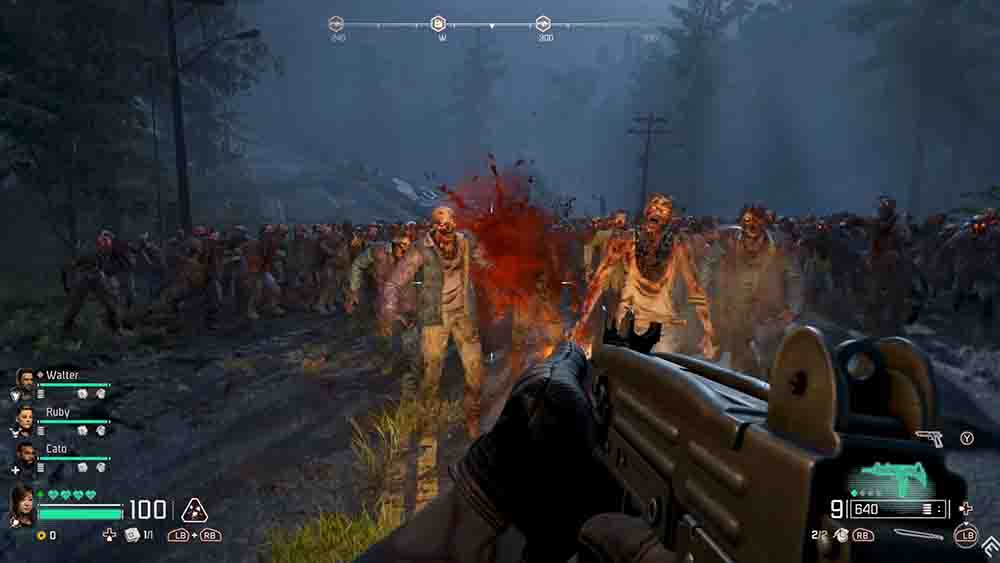Choose the pipe bomb offensive item
This screenshot has width=1000, height=563.
point(918,535)
